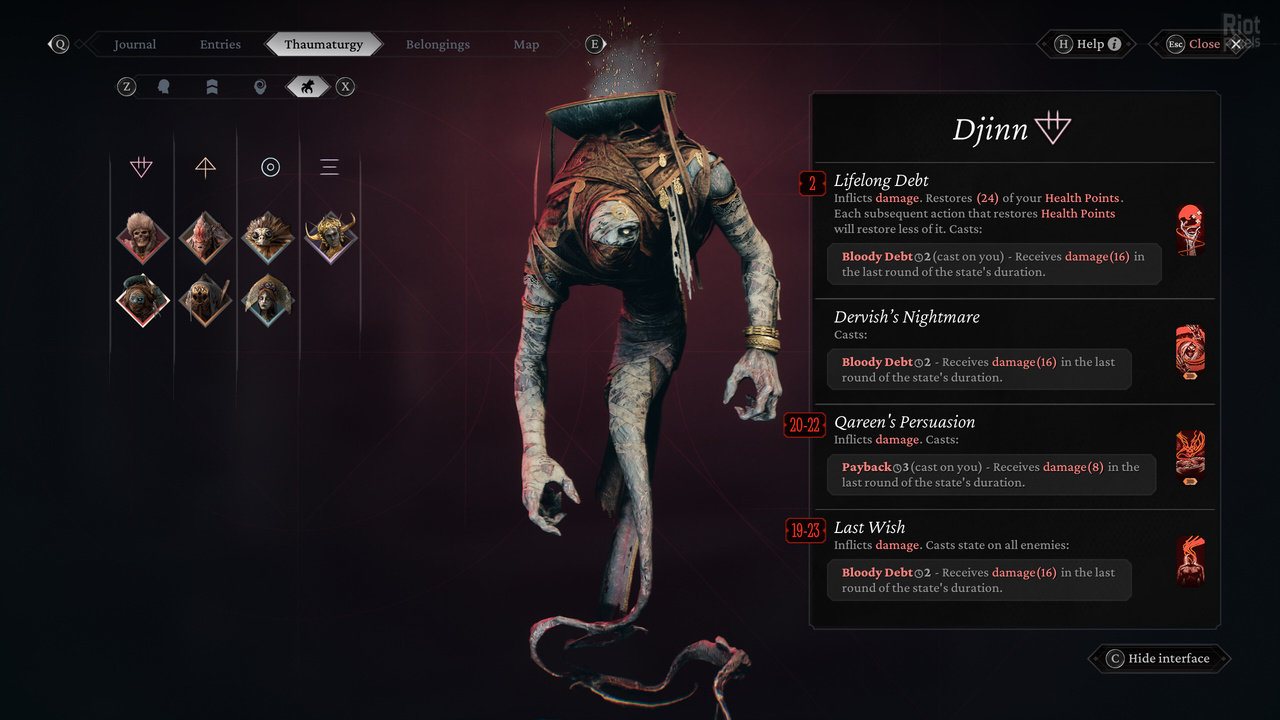Select the Lifelong Debt ability icon
The height and width of the screenshot is (720, 1280).
[1190, 230]
